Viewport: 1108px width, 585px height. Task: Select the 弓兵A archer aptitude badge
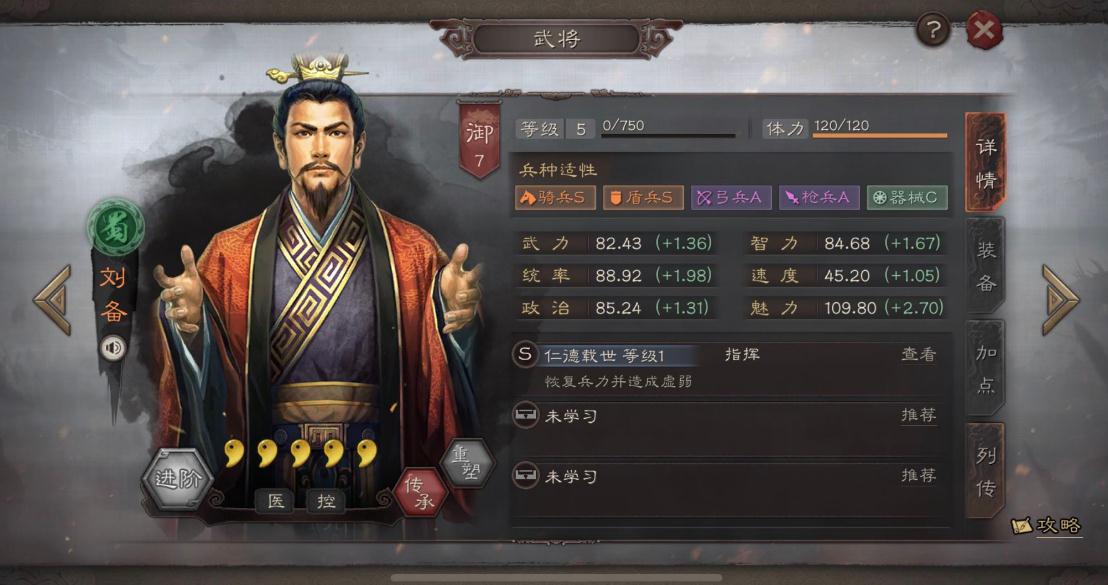731,197
